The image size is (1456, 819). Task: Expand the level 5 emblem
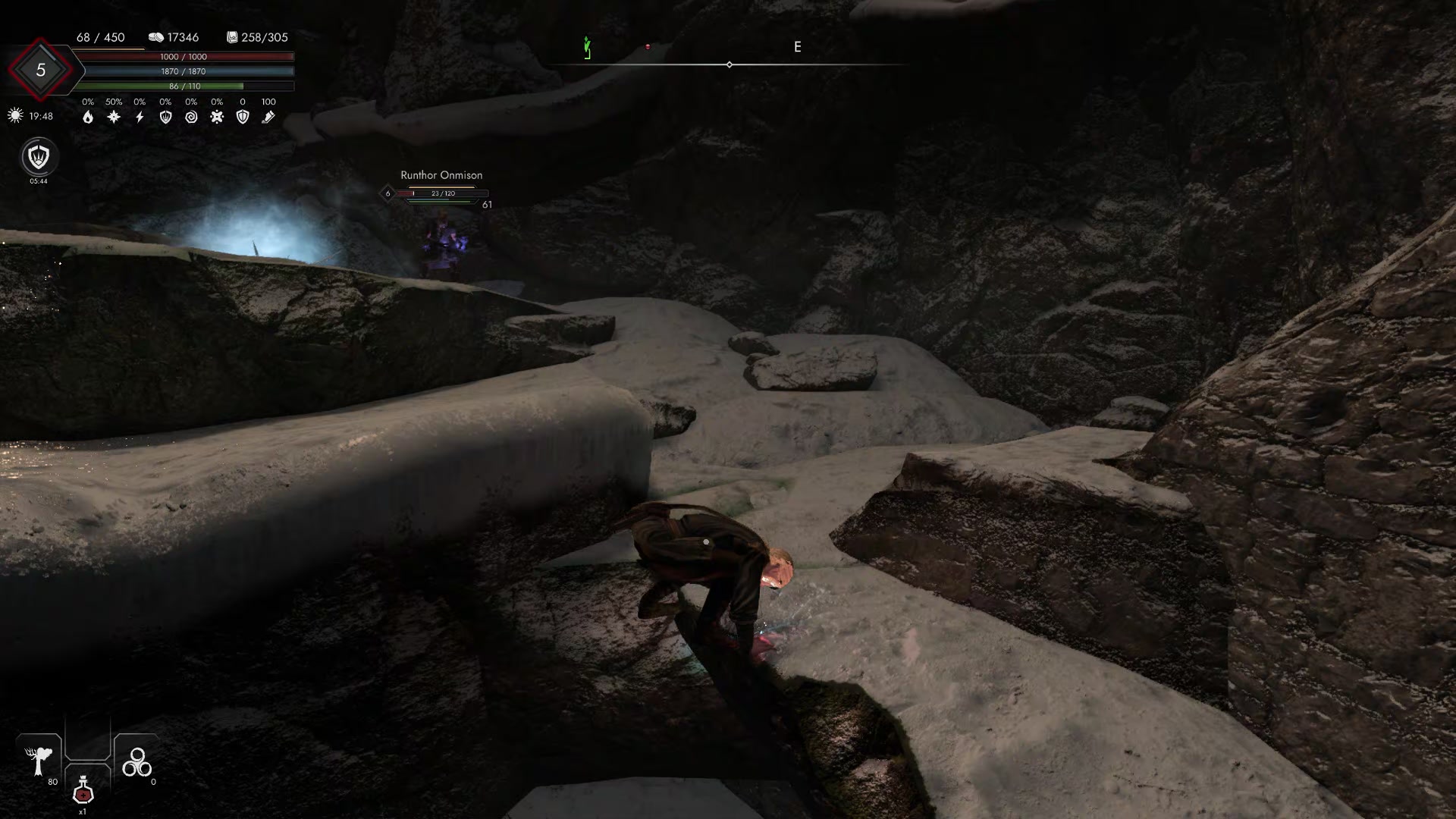point(39,69)
